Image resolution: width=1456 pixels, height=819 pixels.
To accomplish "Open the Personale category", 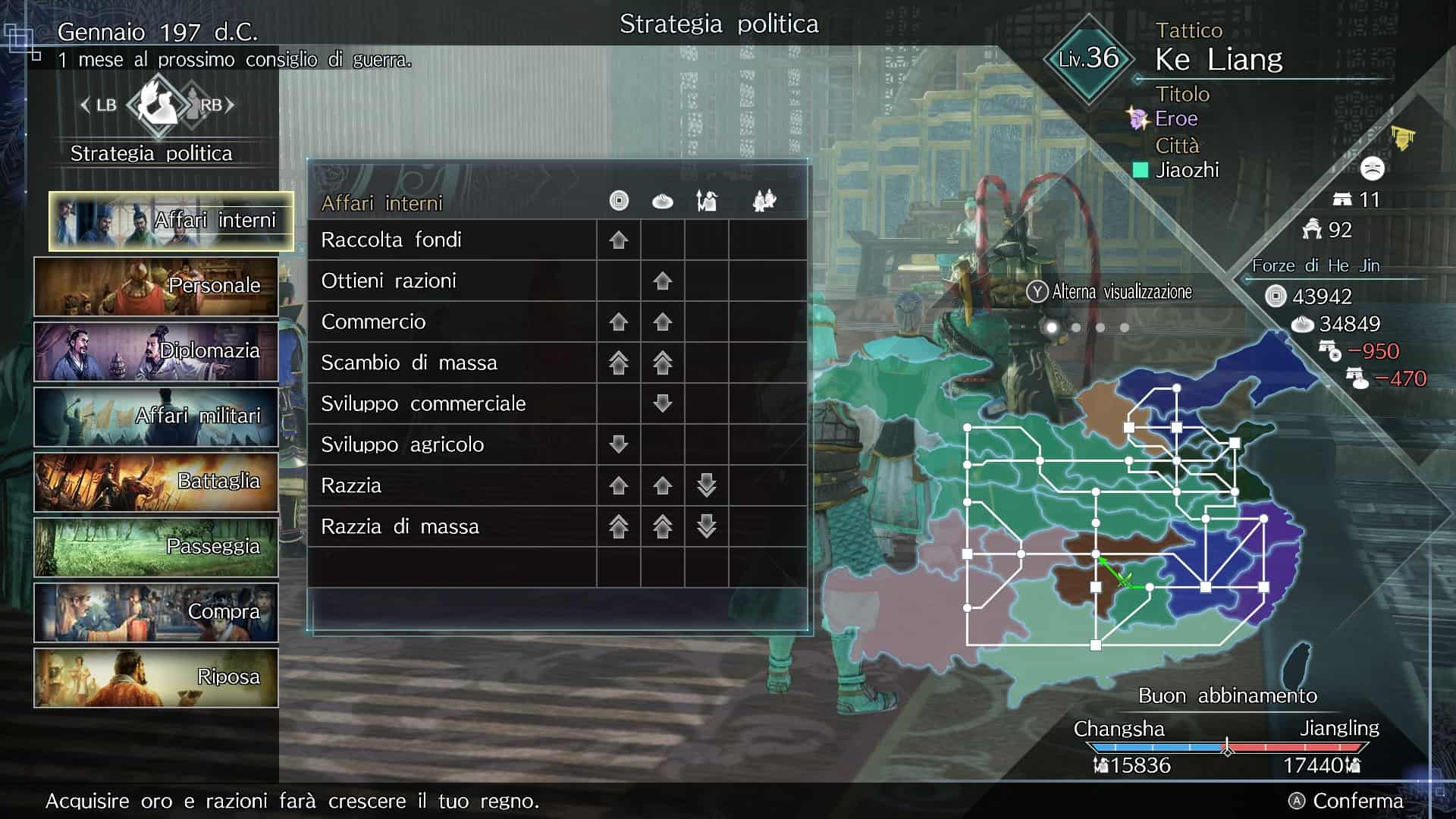I will coord(156,287).
